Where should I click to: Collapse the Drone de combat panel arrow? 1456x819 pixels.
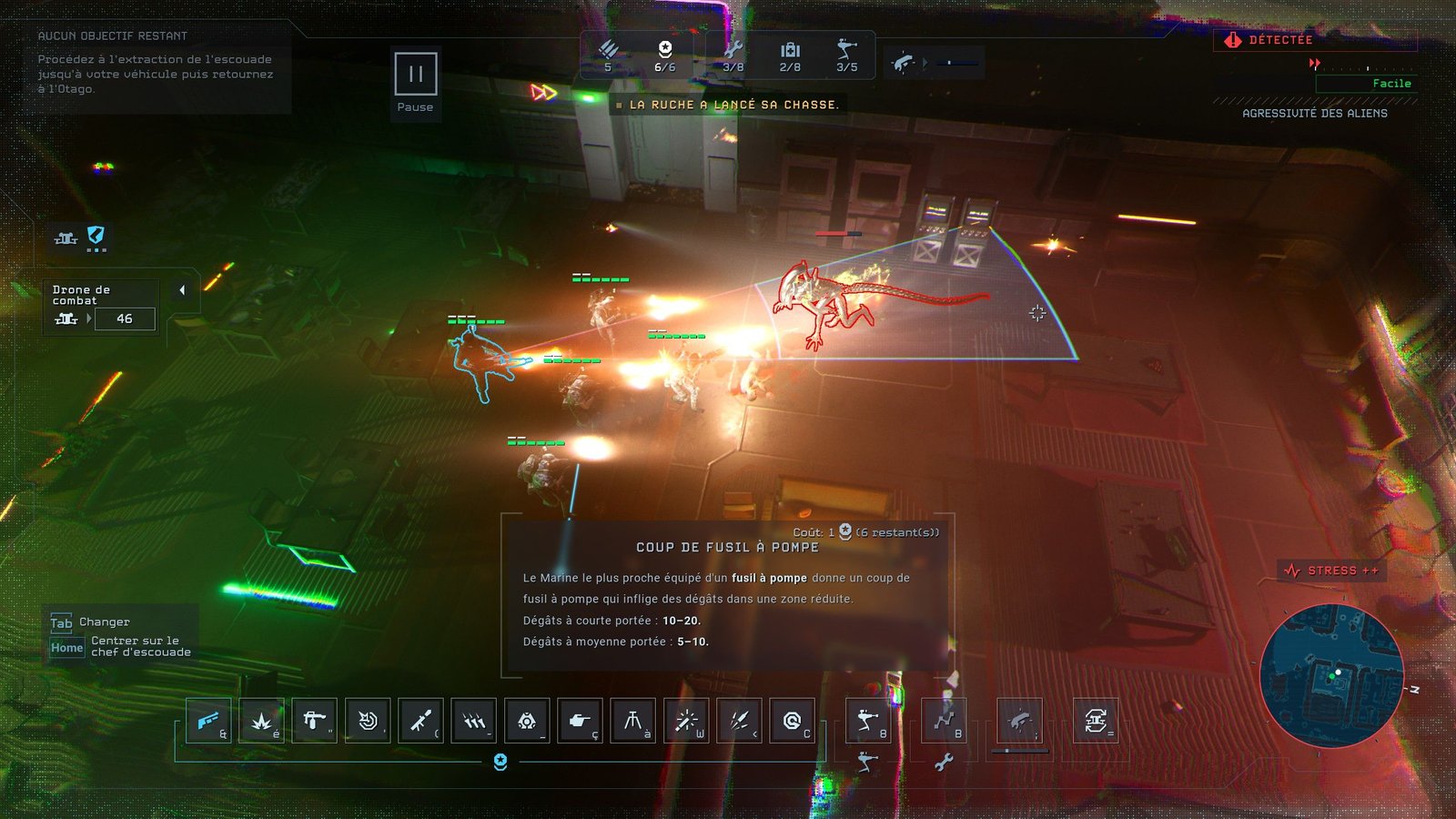[x=182, y=290]
